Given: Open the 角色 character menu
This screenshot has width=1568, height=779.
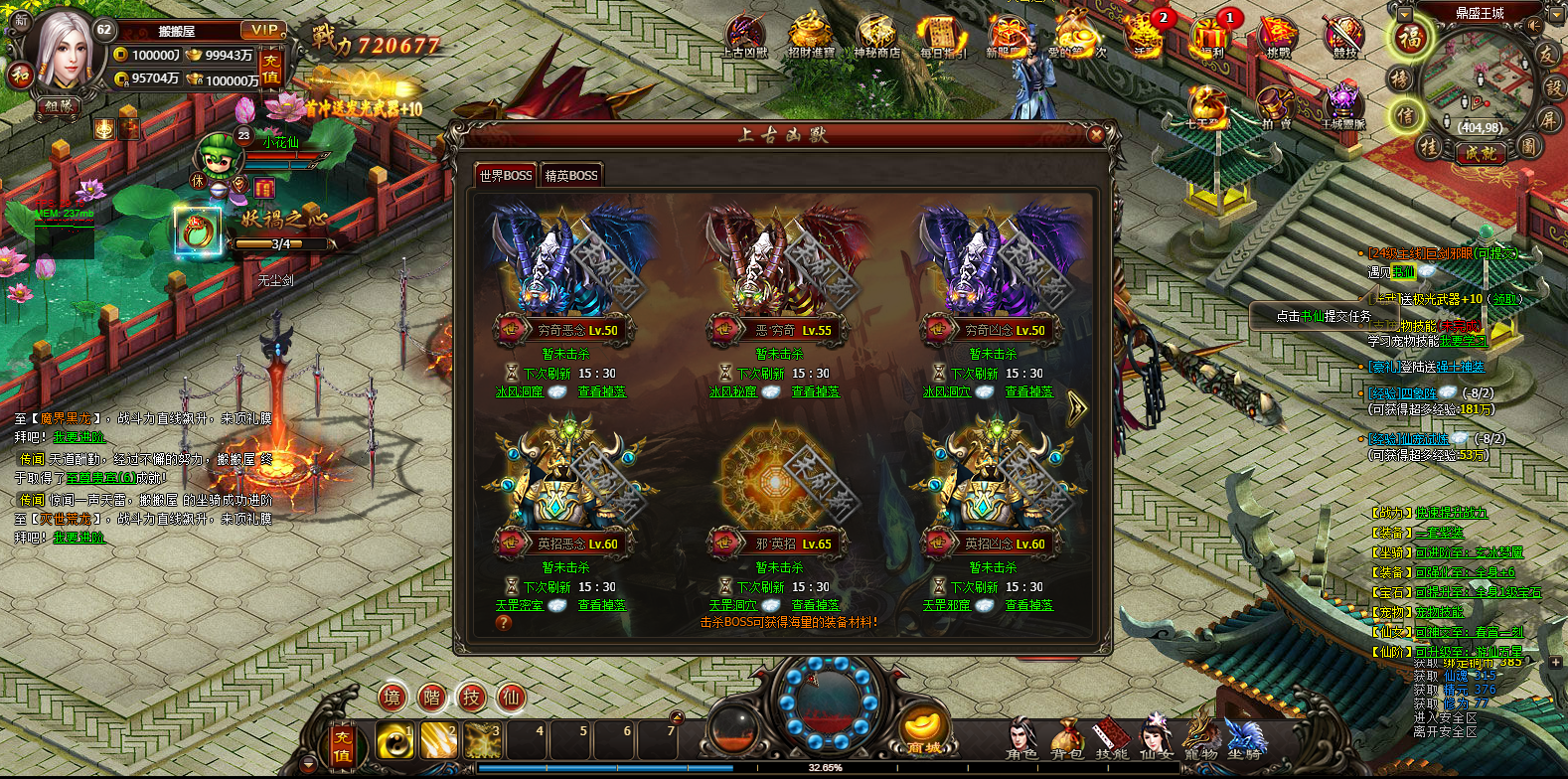Looking at the screenshot, I should (x=1020, y=740).
